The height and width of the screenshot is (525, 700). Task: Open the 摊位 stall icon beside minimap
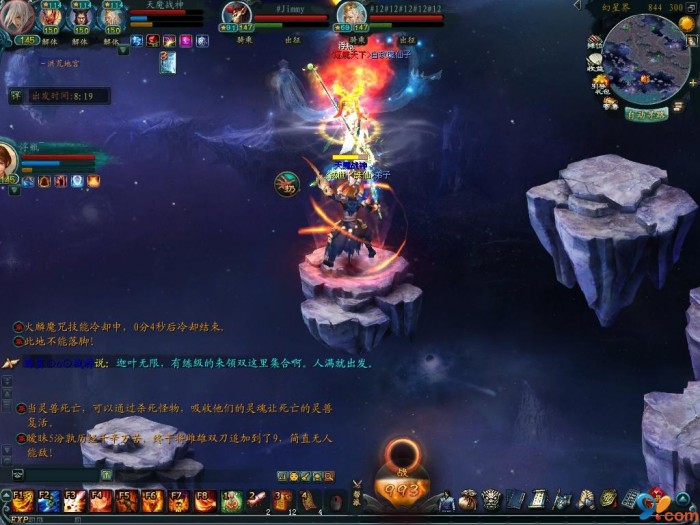coord(595,43)
